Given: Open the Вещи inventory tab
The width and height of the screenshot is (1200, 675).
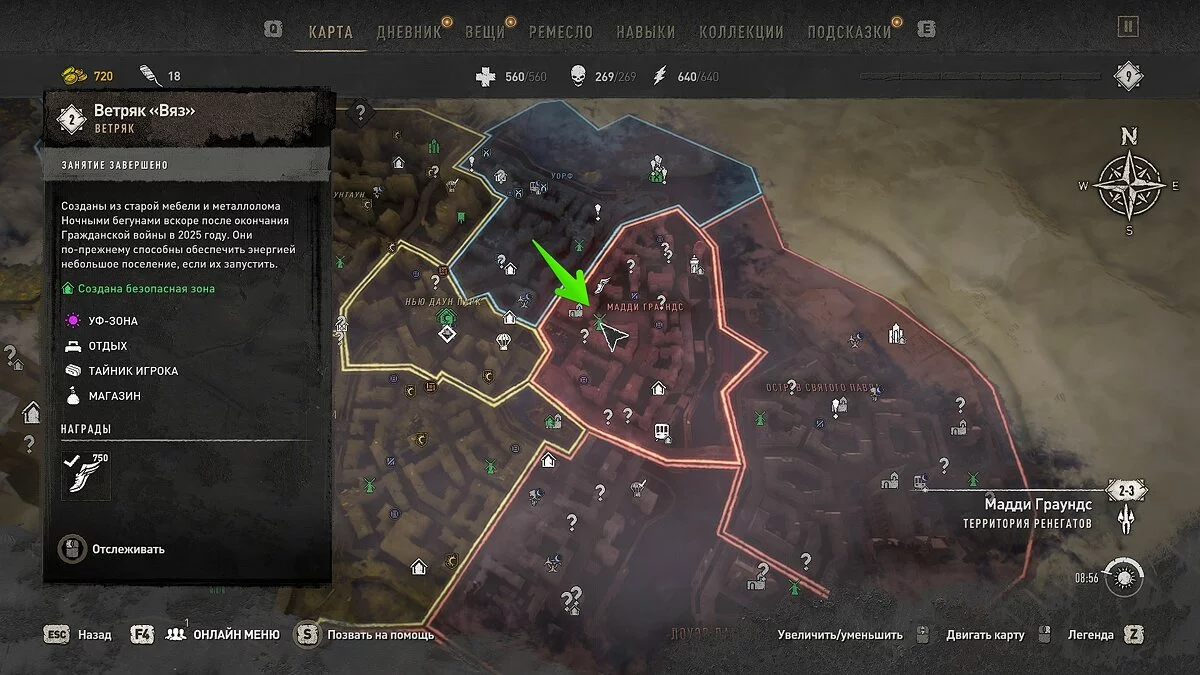Looking at the screenshot, I should tap(485, 31).
